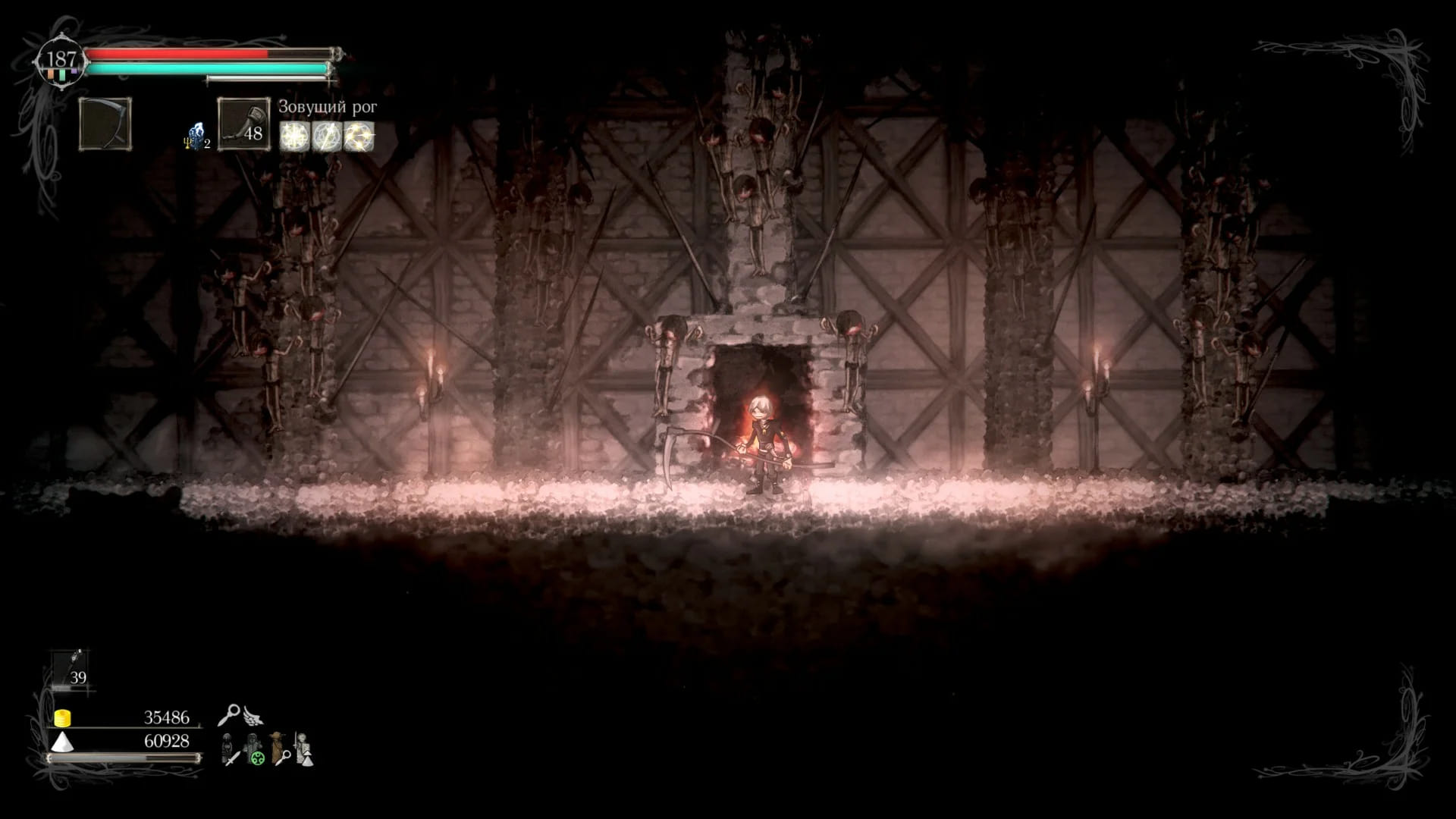Click the level 187 character emblem

(x=61, y=61)
